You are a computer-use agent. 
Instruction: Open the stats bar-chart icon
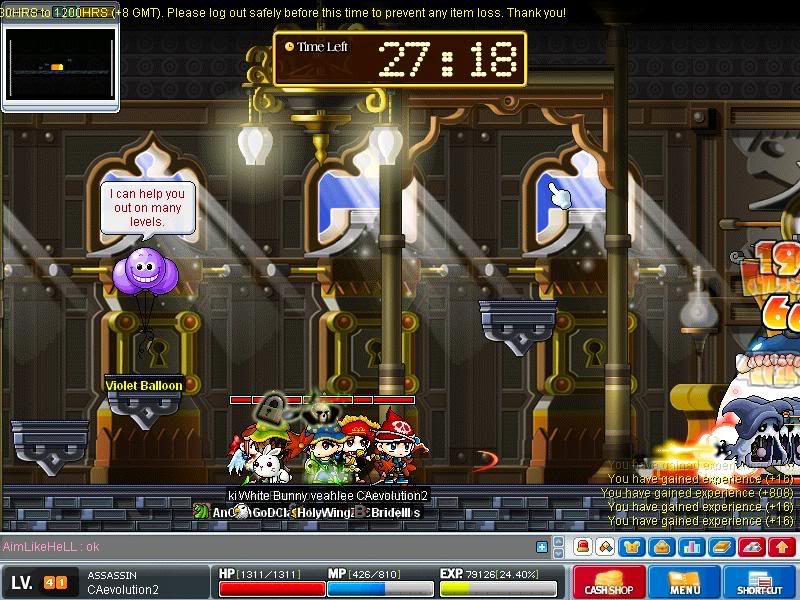click(x=692, y=547)
